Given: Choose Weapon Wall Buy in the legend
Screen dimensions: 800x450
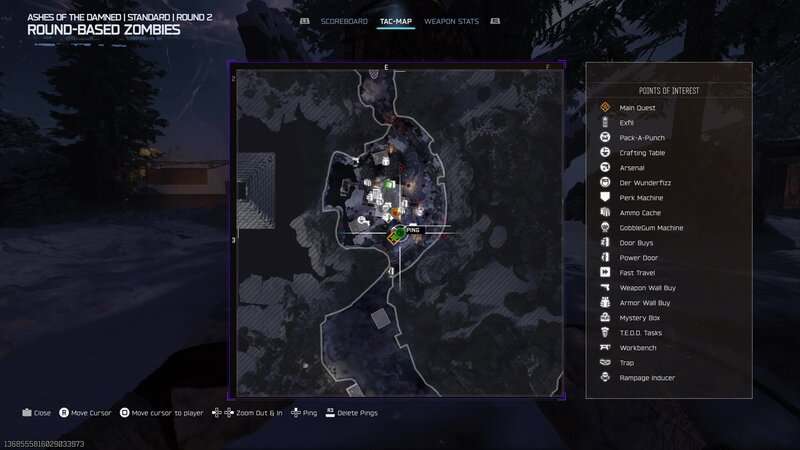Looking at the screenshot, I should (645, 288).
